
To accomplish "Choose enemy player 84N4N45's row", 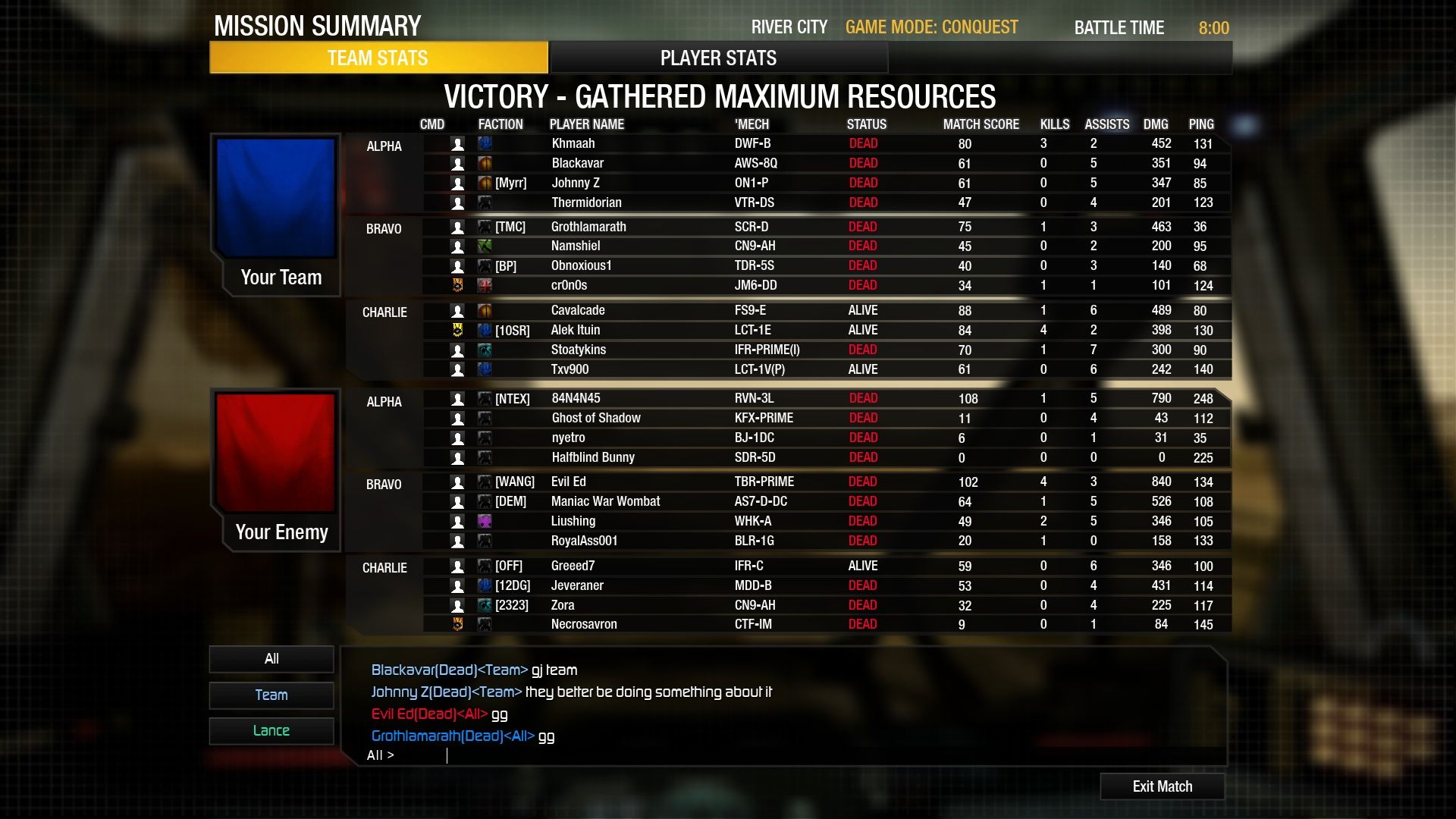I will pyautogui.click(x=576, y=398).
